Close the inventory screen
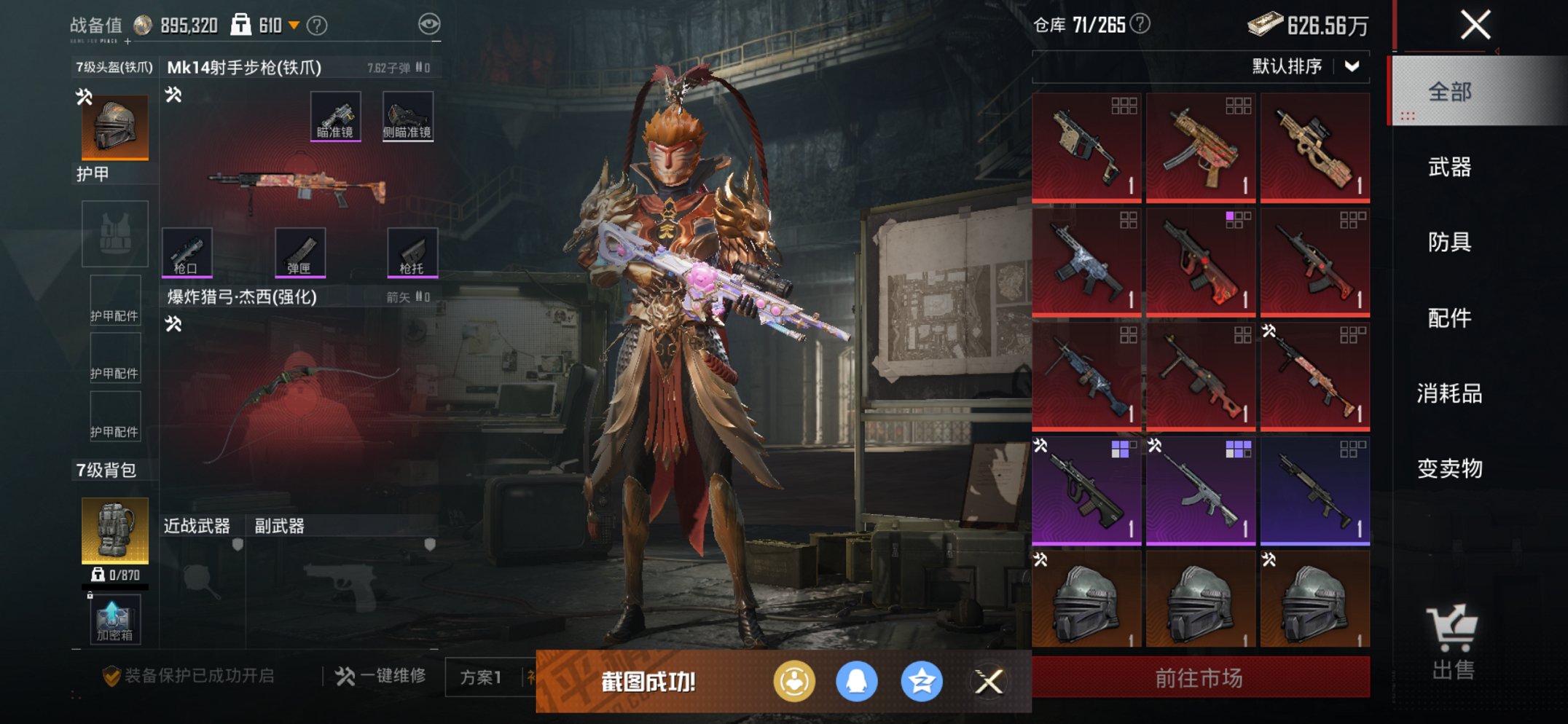The image size is (1568, 724). click(x=1475, y=25)
